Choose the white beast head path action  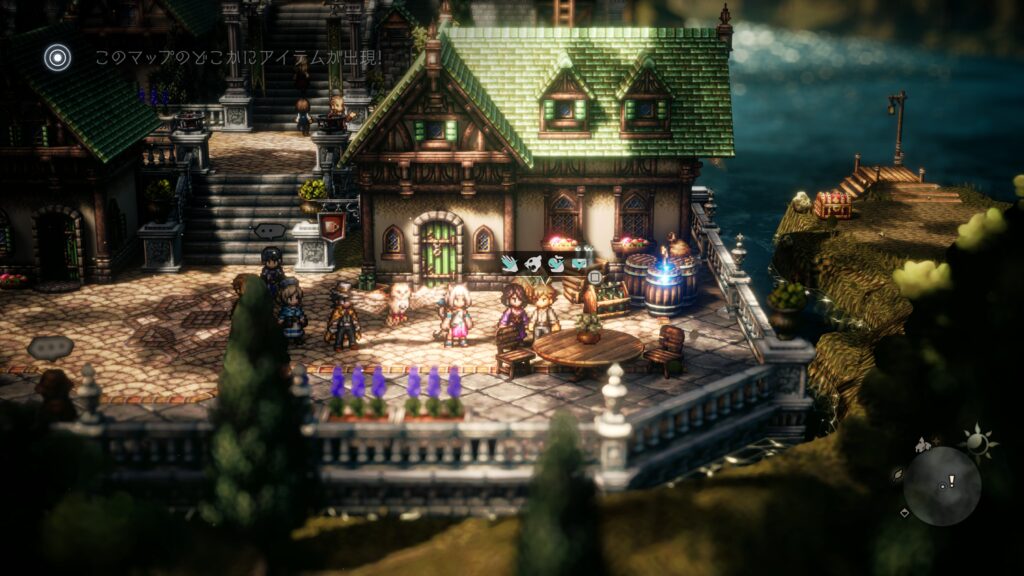point(533,265)
